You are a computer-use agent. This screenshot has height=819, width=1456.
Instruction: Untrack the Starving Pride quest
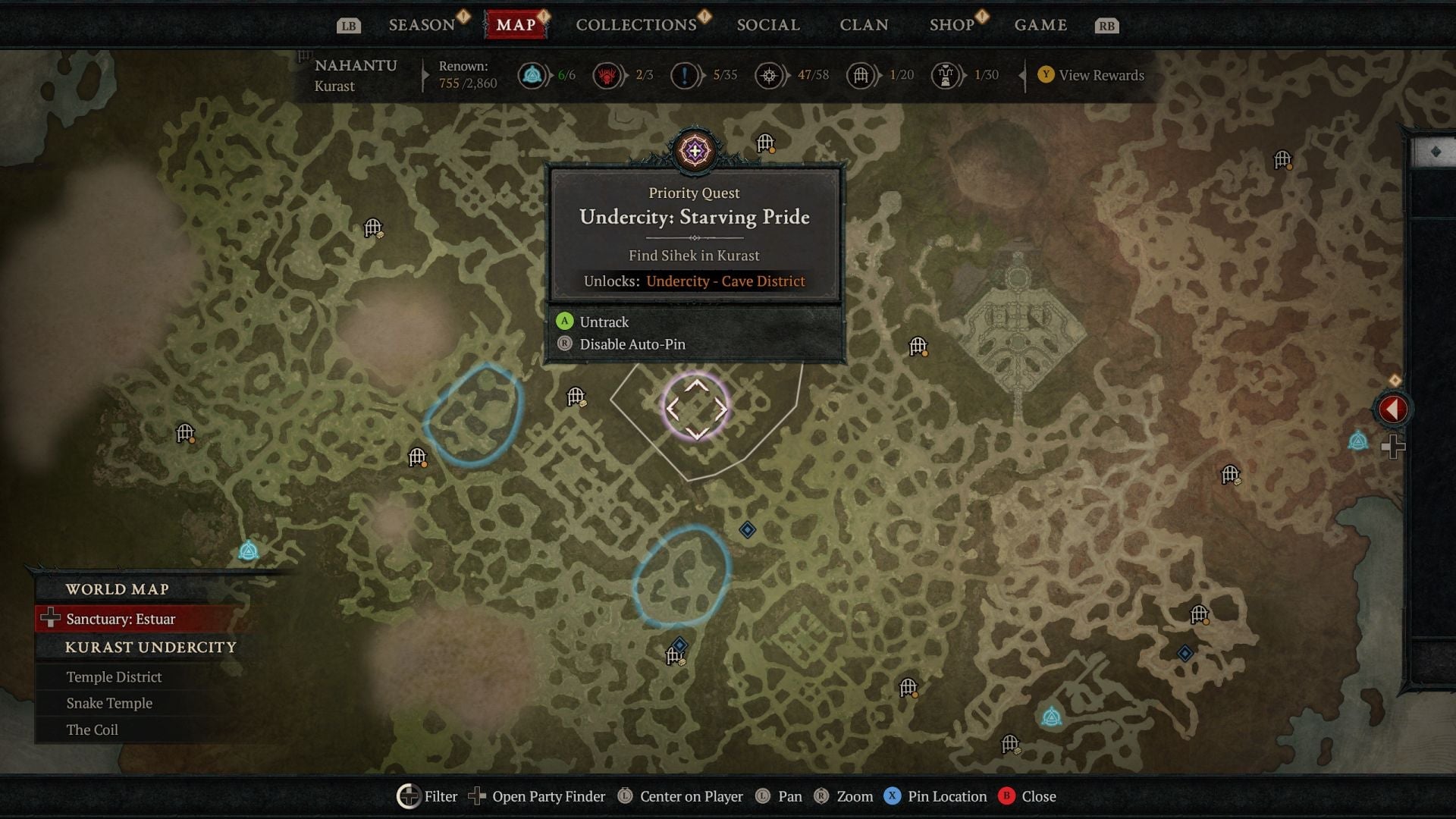point(603,322)
